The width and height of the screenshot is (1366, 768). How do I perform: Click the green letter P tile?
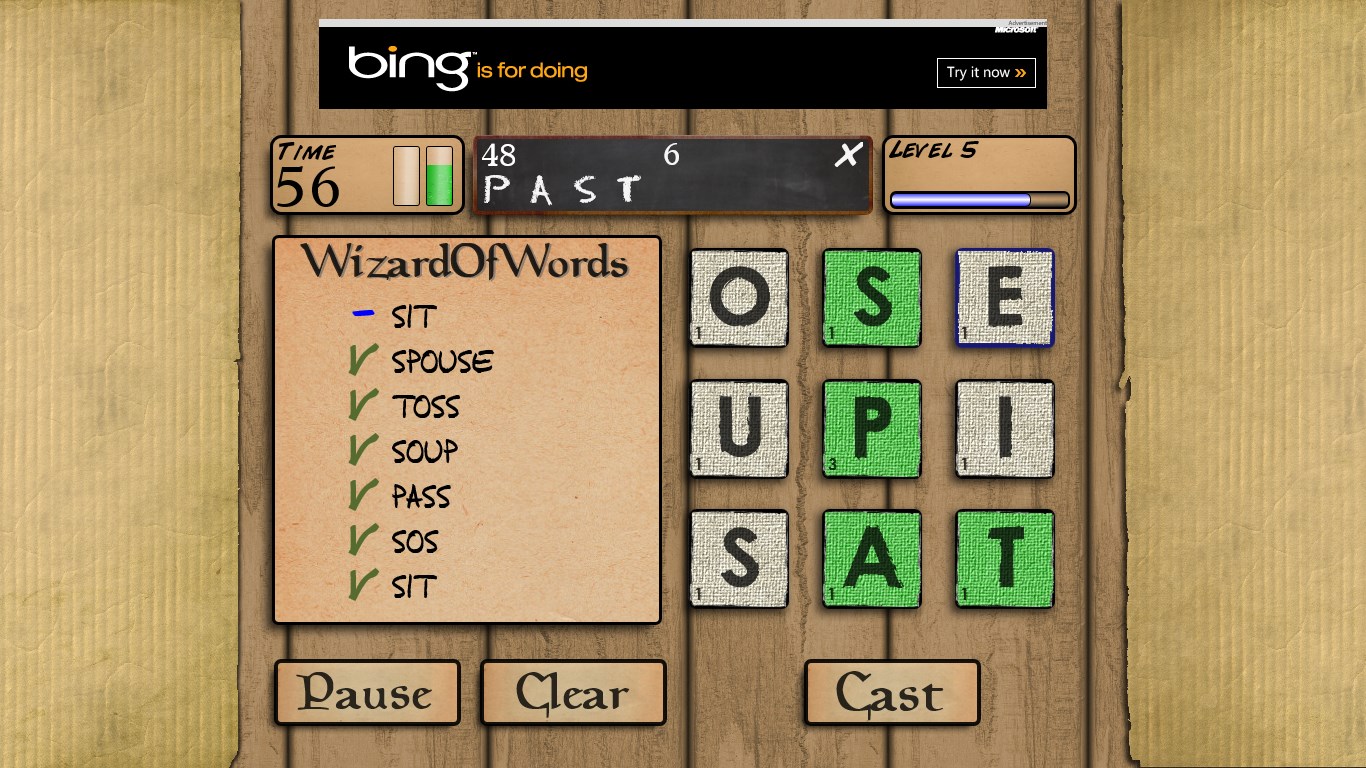pyautogui.click(x=872, y=429)
